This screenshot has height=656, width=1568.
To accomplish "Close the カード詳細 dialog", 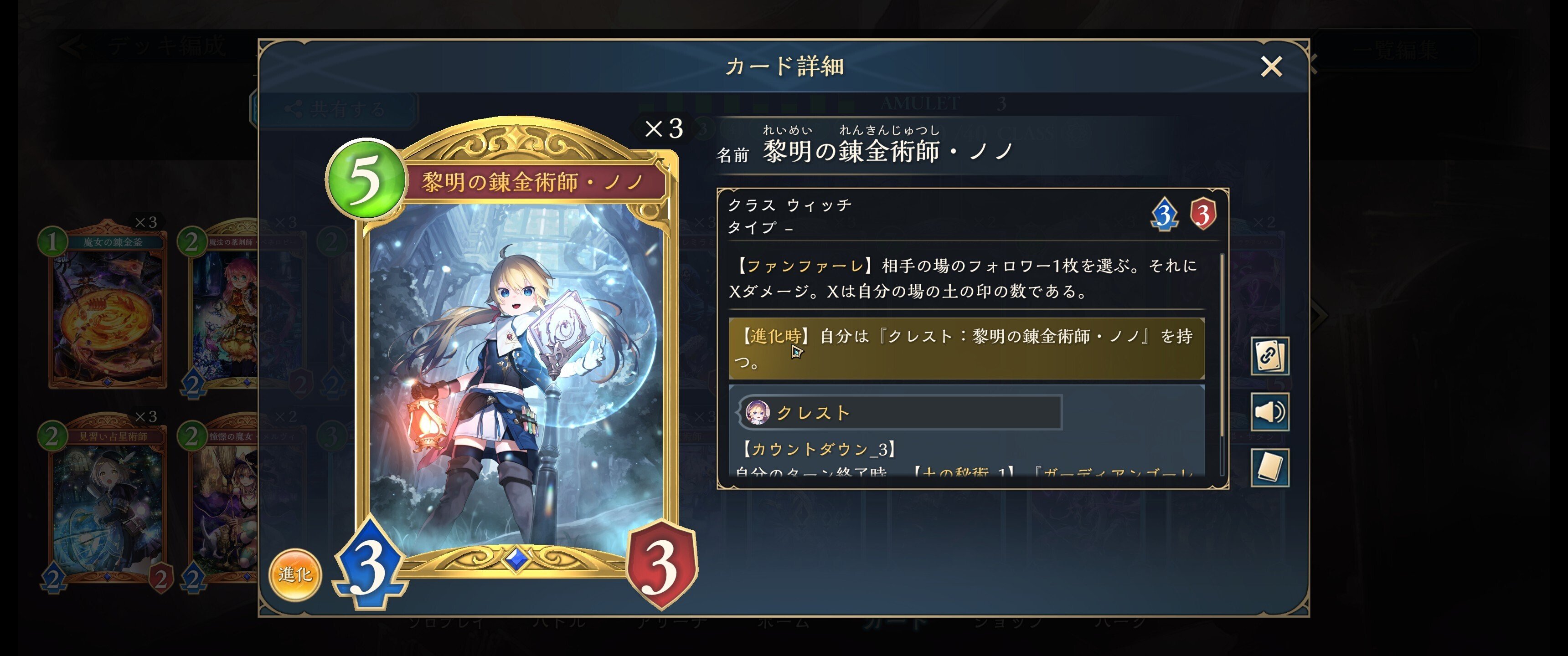I will [x=1272, y=67].
